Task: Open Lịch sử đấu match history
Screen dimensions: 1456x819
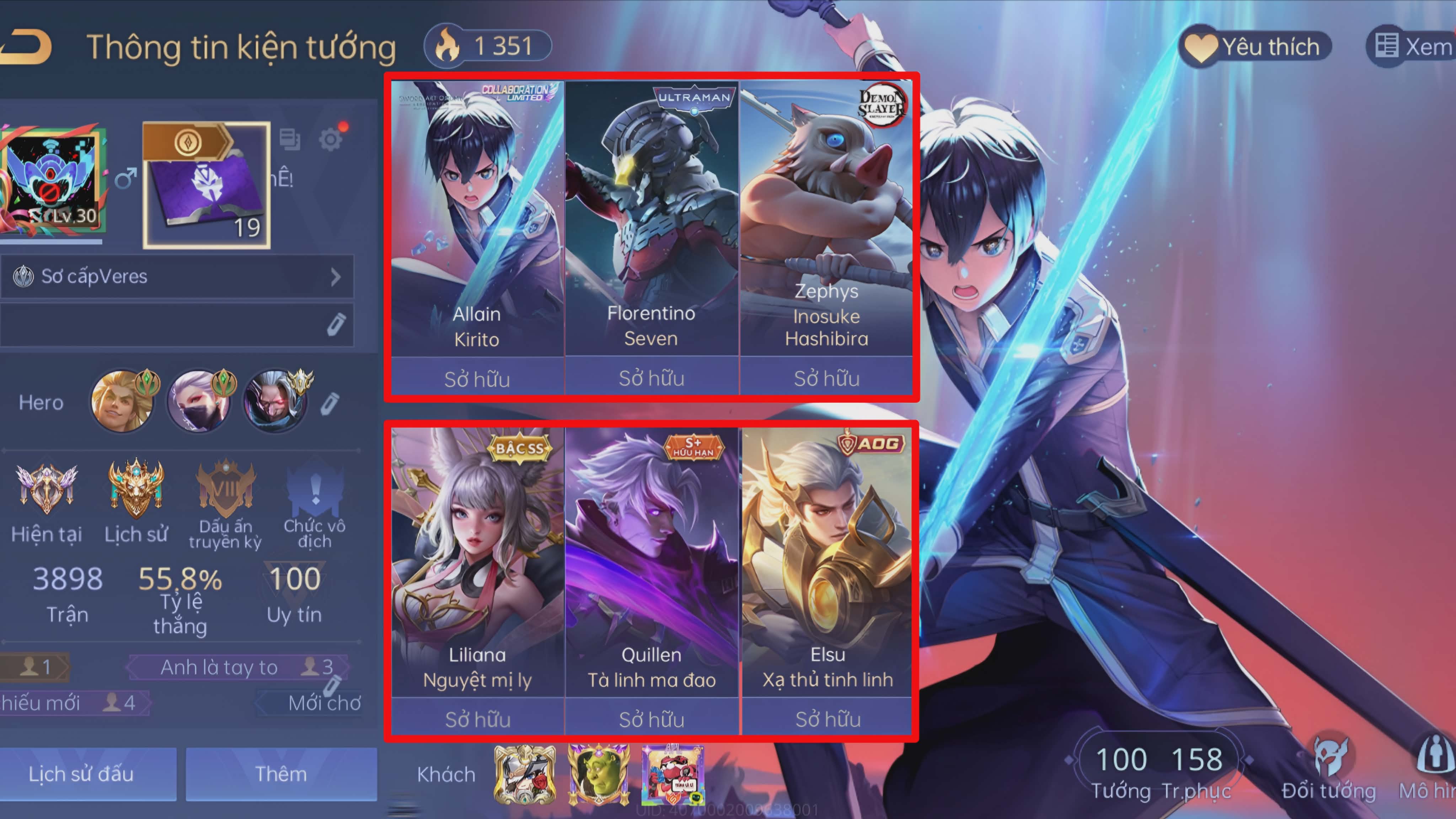Action: pyautogui.click(x=81, y=774)
